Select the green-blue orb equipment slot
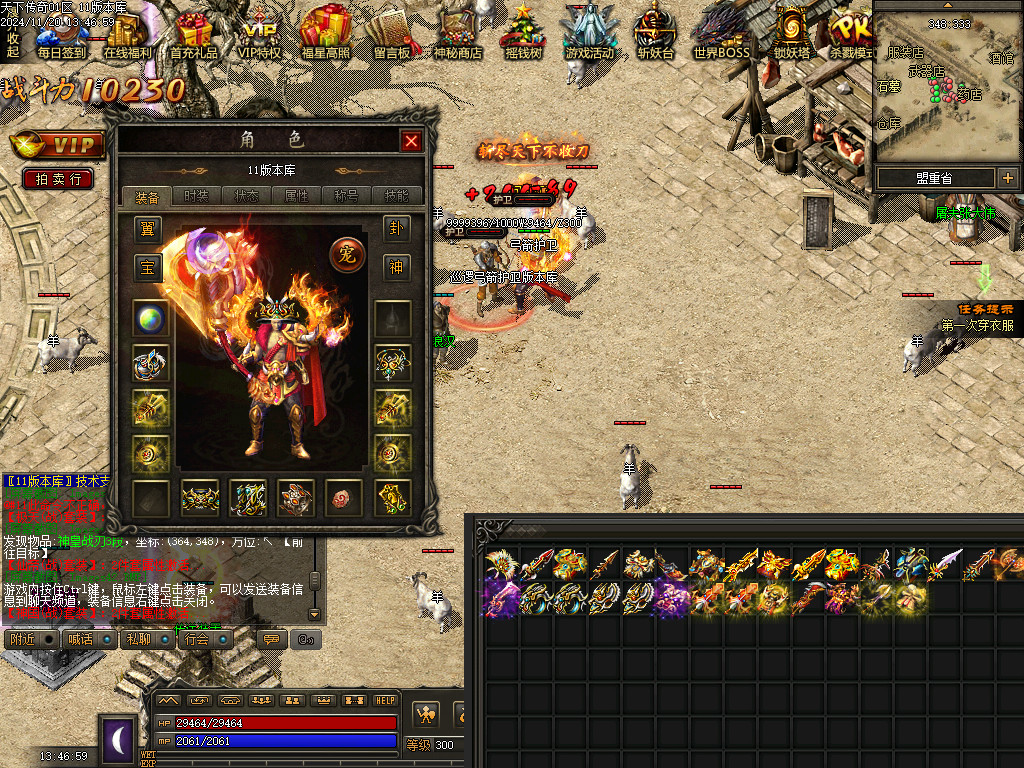Screen dimensions: 1024x768 150,319
